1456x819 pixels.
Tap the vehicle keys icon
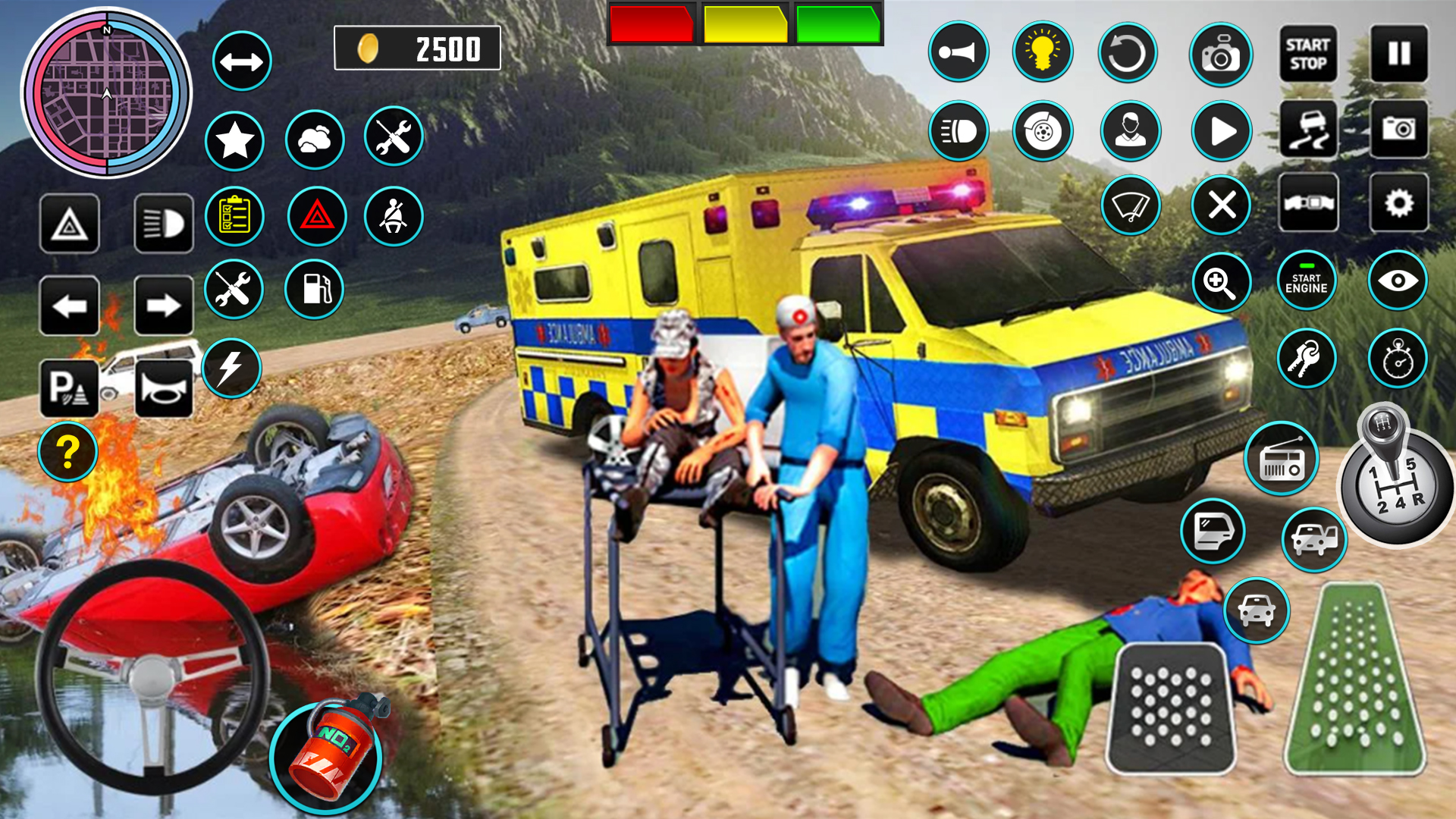coord(1307,356)
